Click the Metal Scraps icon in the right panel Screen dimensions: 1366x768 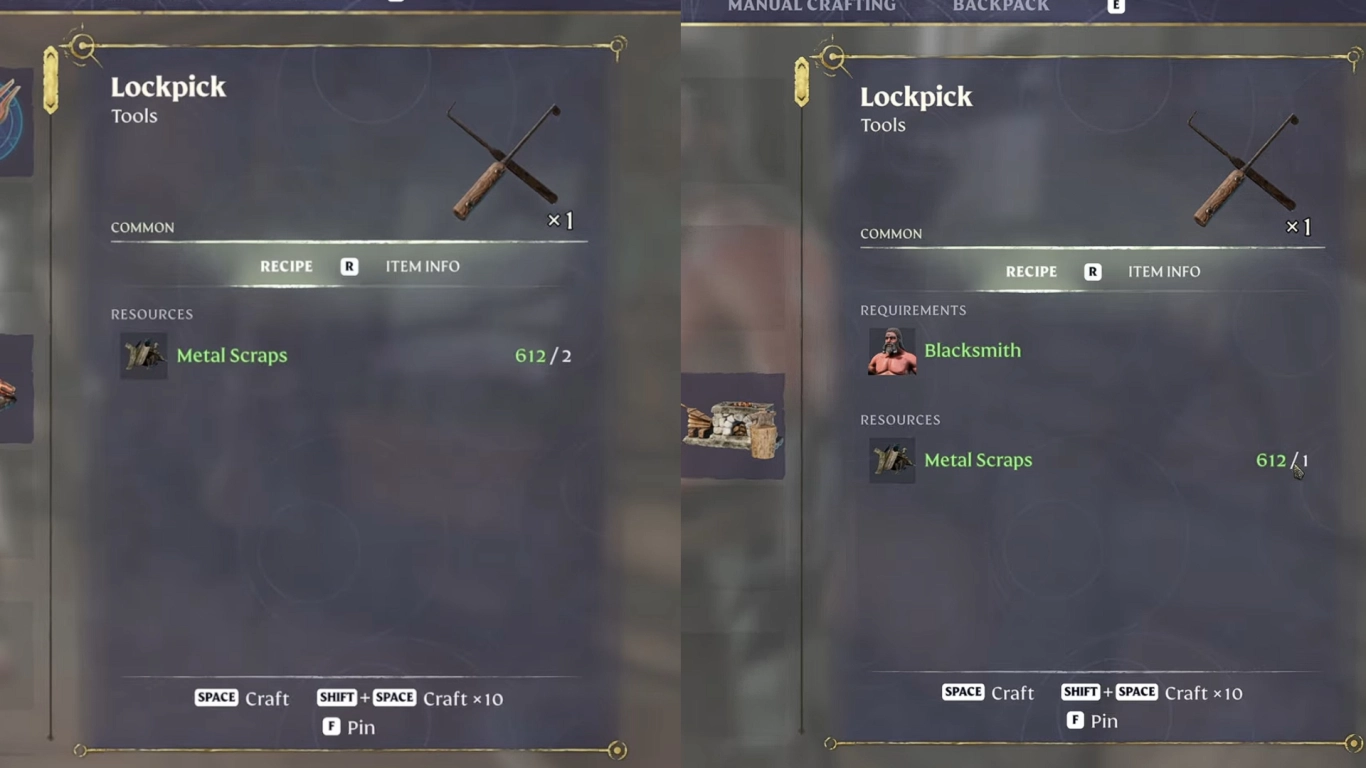click(891, 460)
